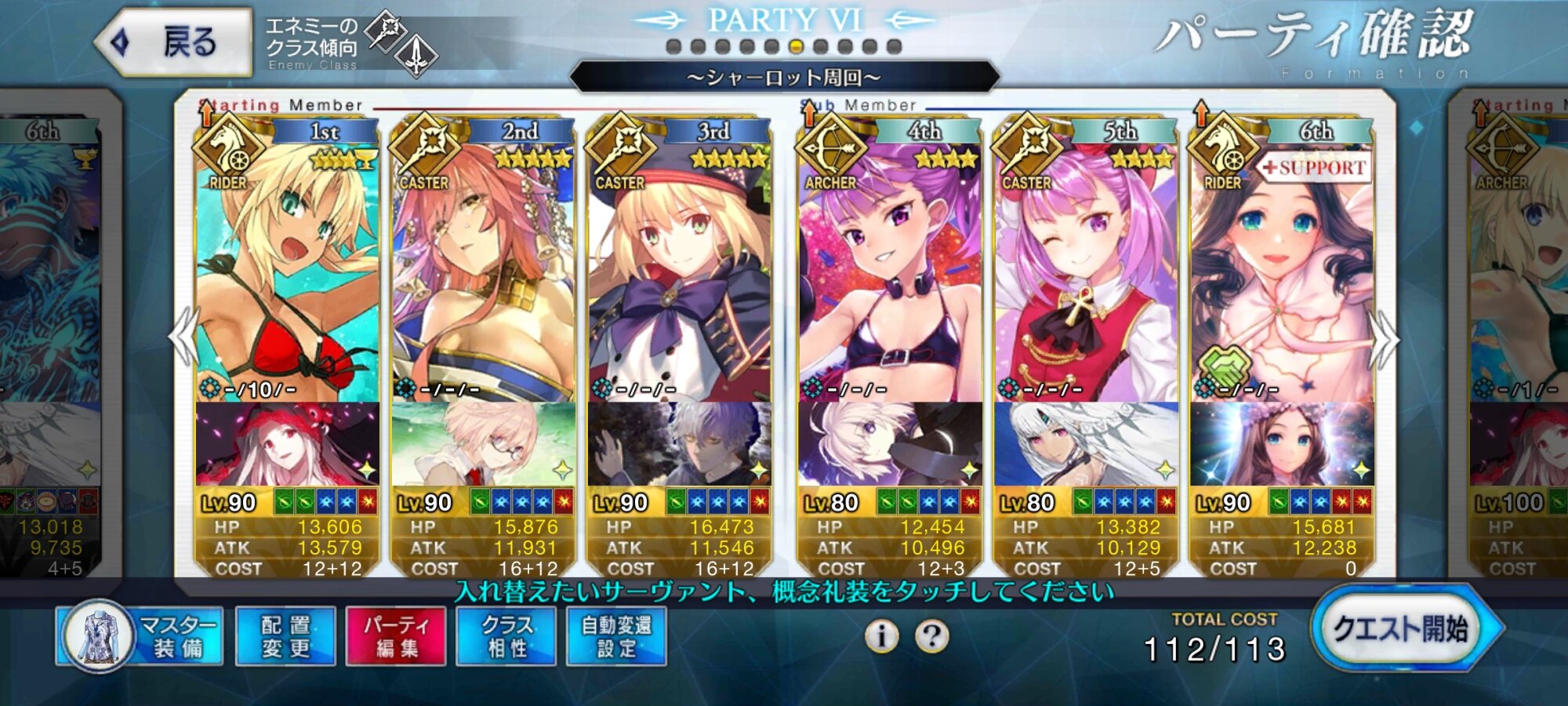1568x706 pixels.
Task: Open マスター装備 master equipment
Action: click(x=141, y=635)
